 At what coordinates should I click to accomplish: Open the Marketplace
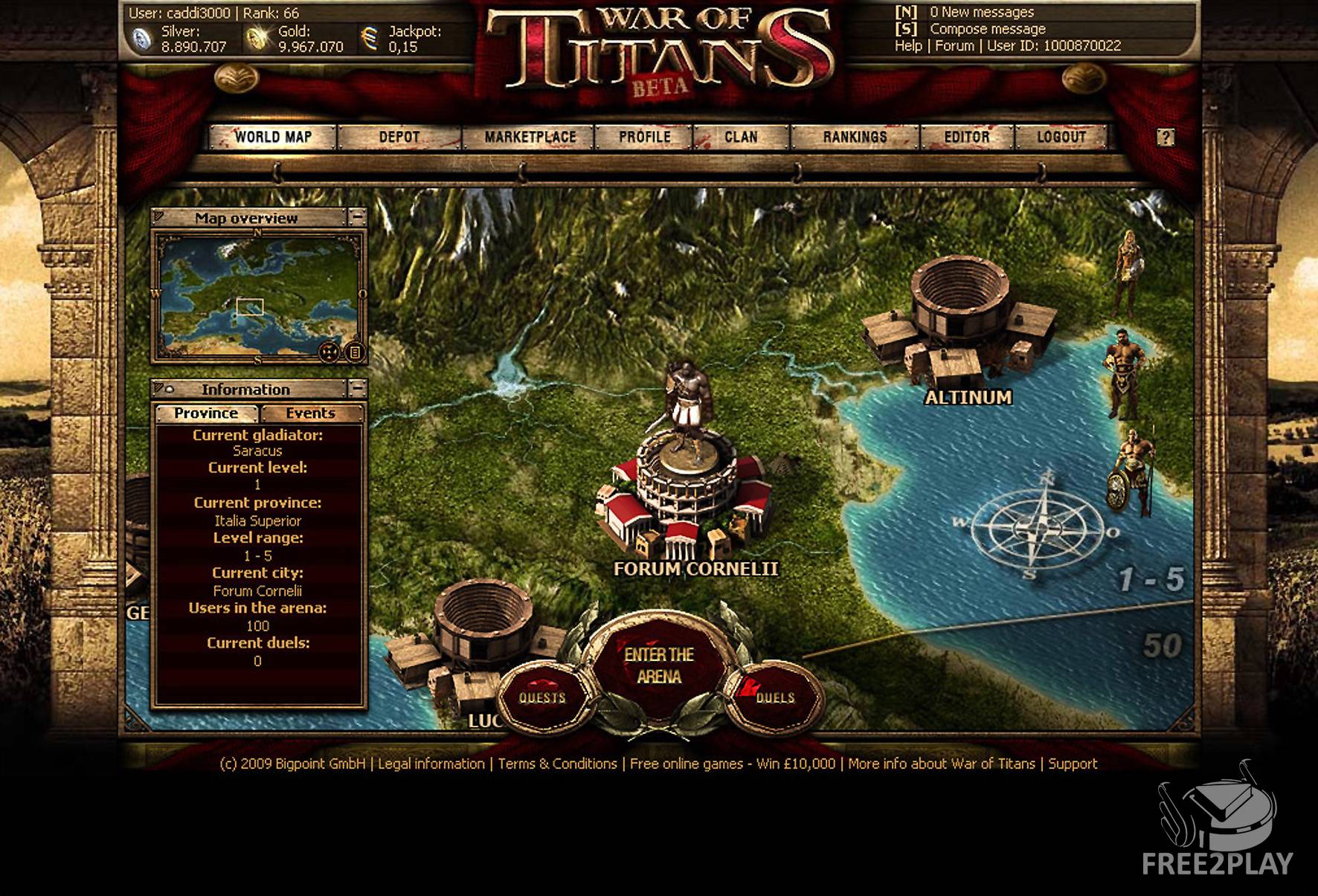(530, 137)
